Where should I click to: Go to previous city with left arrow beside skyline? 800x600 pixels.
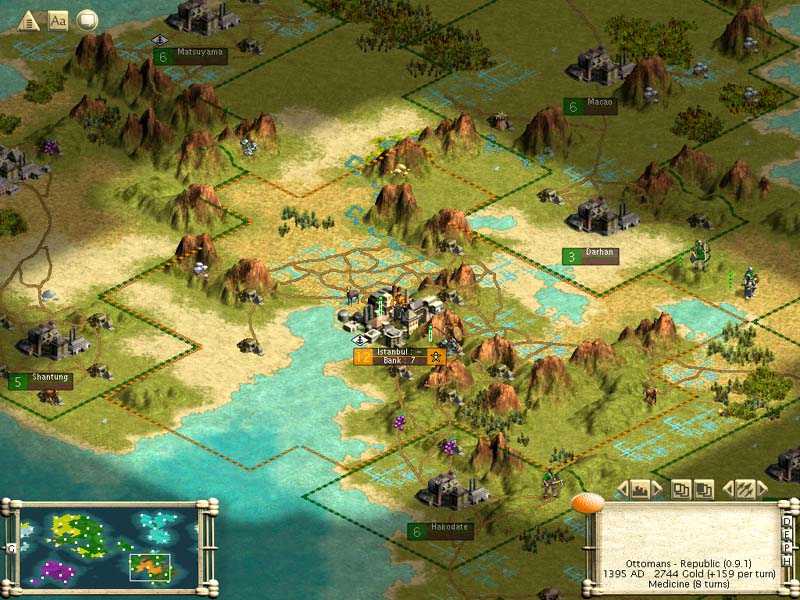tap(623, 489)
